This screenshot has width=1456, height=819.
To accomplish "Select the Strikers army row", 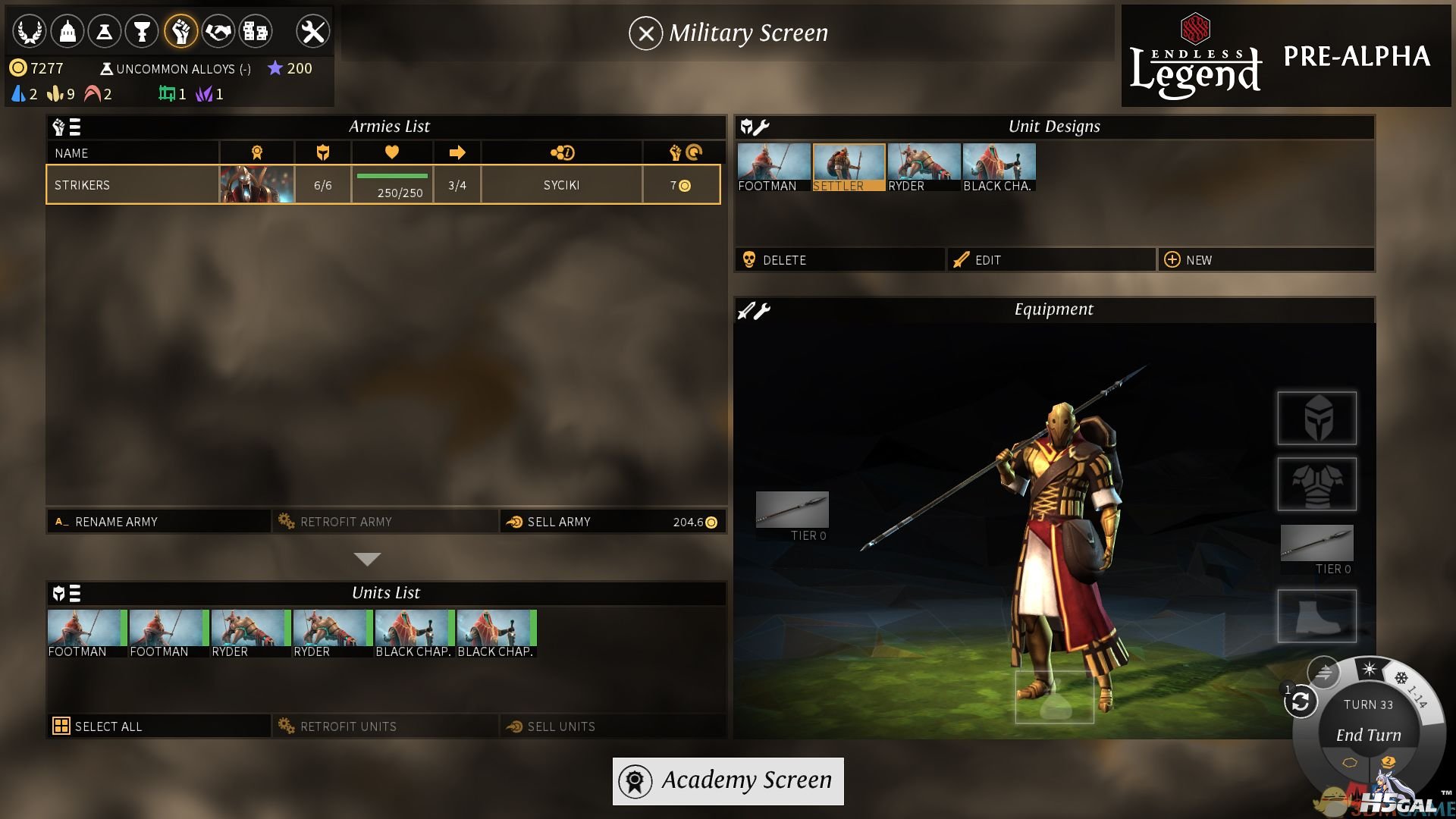I will tap(383, 185).
